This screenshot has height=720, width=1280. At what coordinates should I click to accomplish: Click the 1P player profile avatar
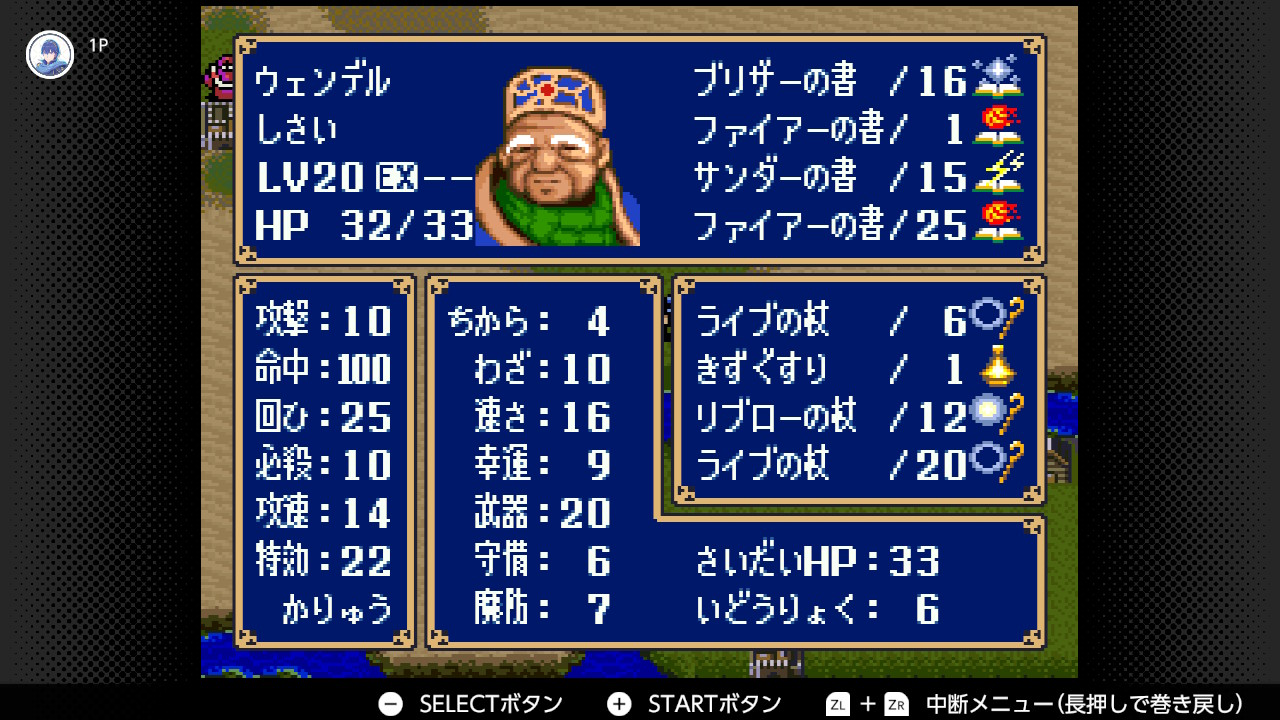coord(50,55)
